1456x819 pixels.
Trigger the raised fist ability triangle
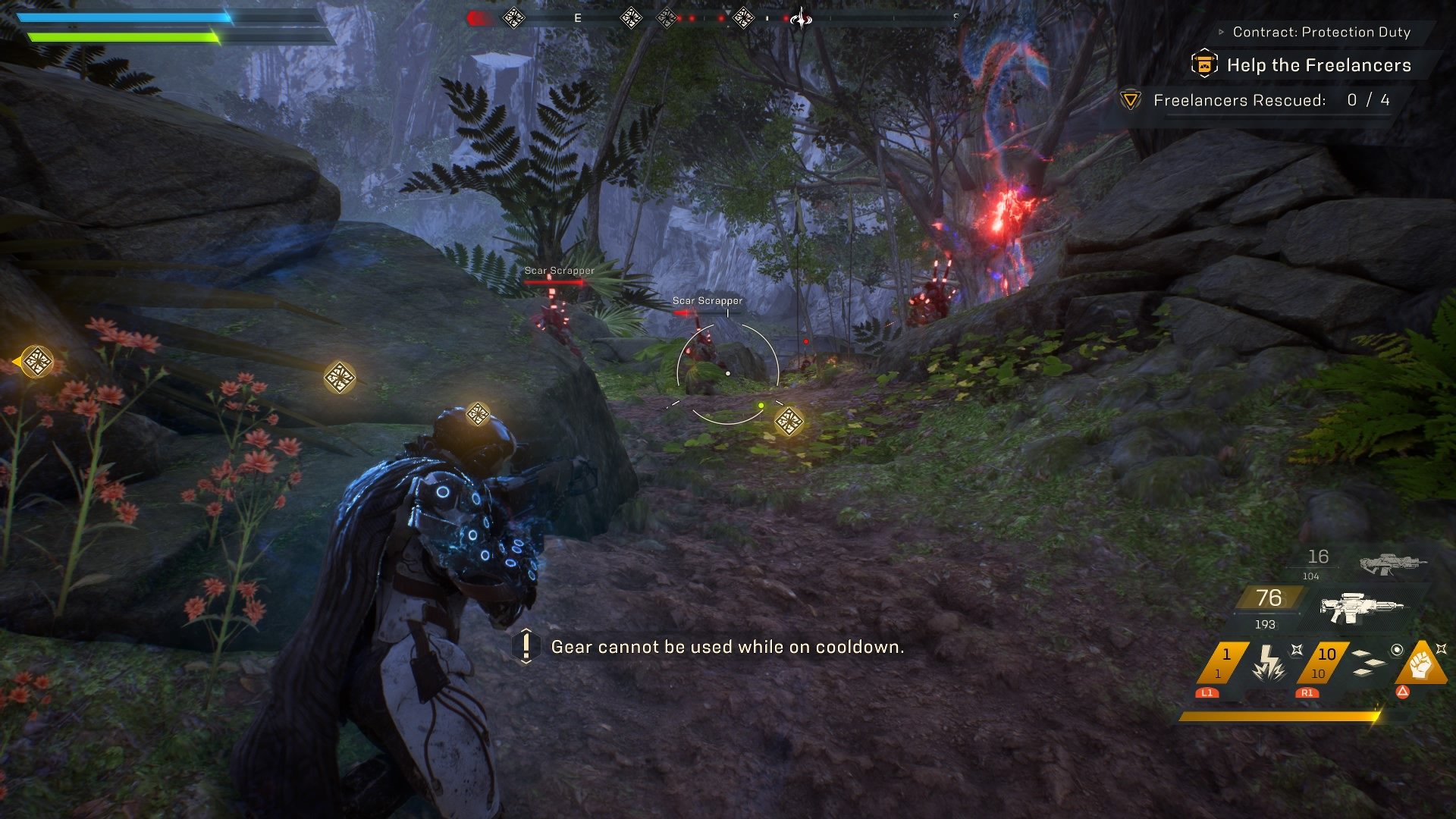tap(1421, 664)
